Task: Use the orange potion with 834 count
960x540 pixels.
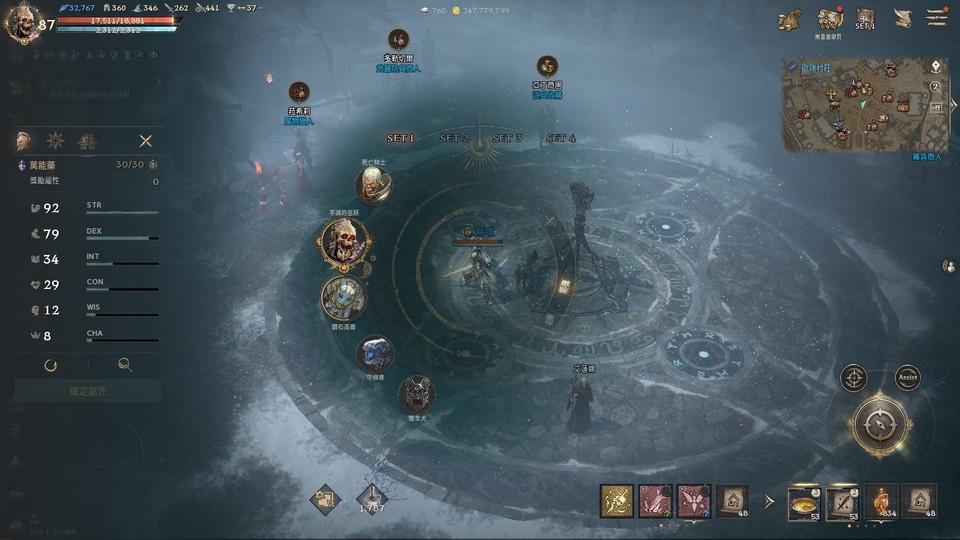Action: click(881, 501)
